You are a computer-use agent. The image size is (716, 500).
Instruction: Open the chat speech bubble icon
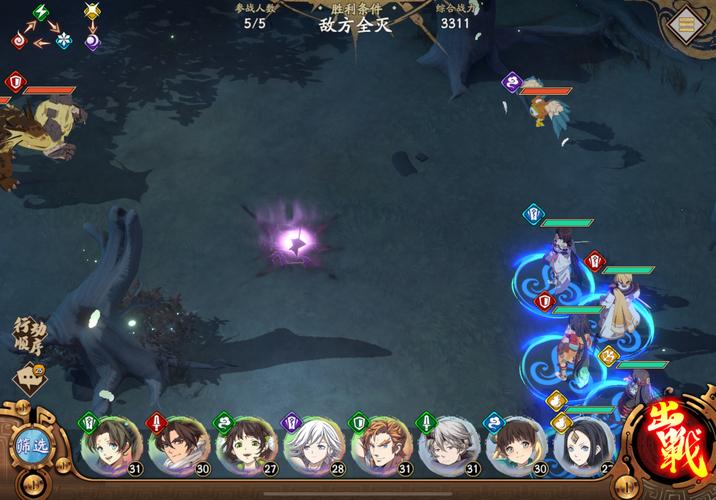[29, 379]
